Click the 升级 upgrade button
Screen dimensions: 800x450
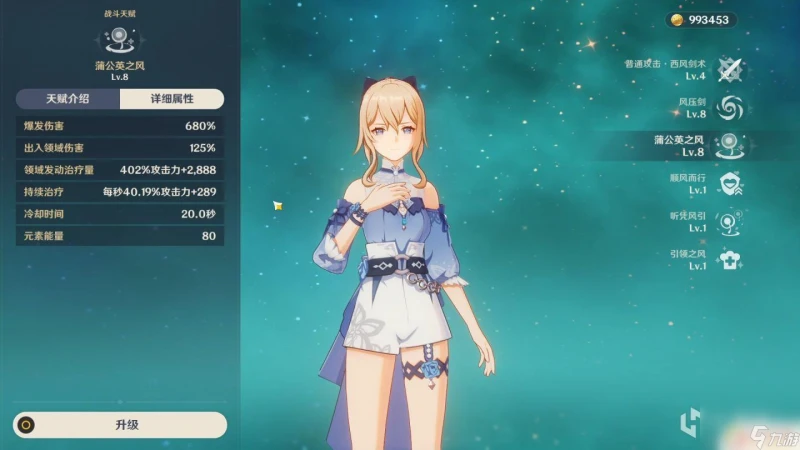120,425
